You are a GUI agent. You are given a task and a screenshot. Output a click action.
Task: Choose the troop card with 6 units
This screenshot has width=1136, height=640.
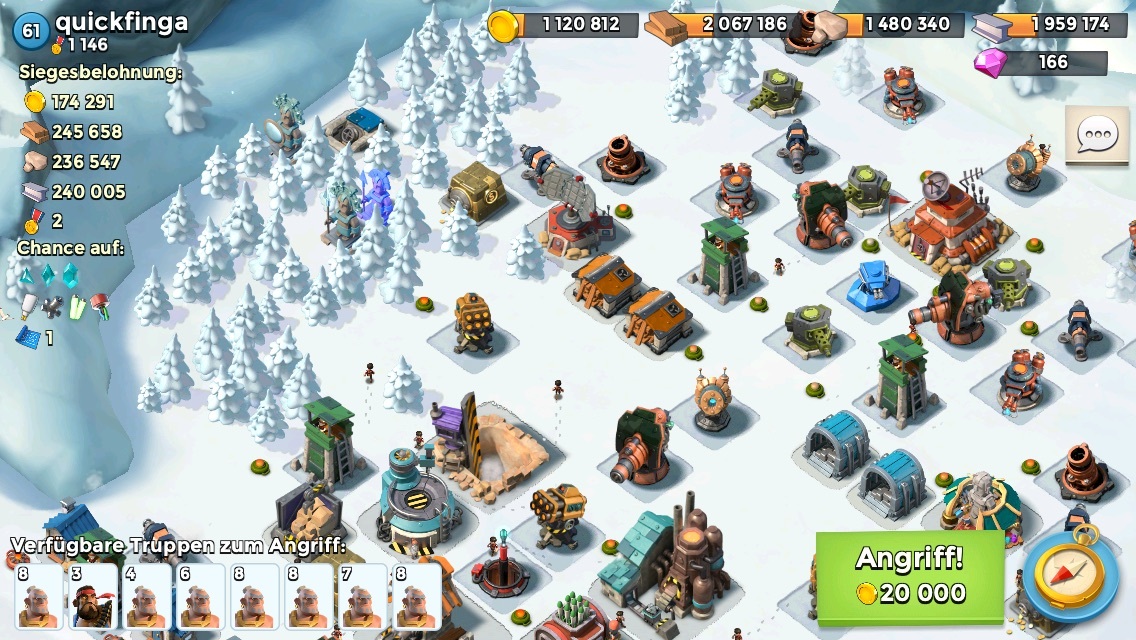tap(200, 598)
